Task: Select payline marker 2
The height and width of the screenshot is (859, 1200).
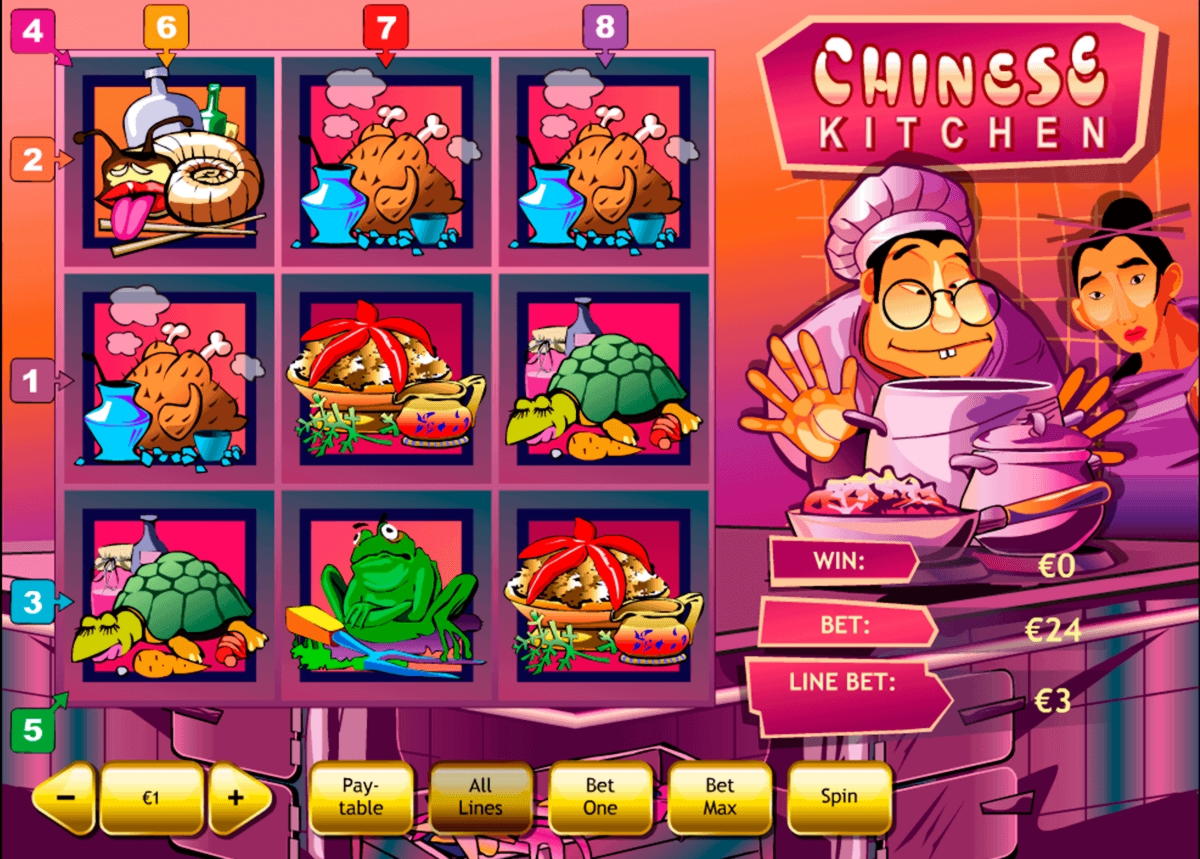Action: point(32,159)
